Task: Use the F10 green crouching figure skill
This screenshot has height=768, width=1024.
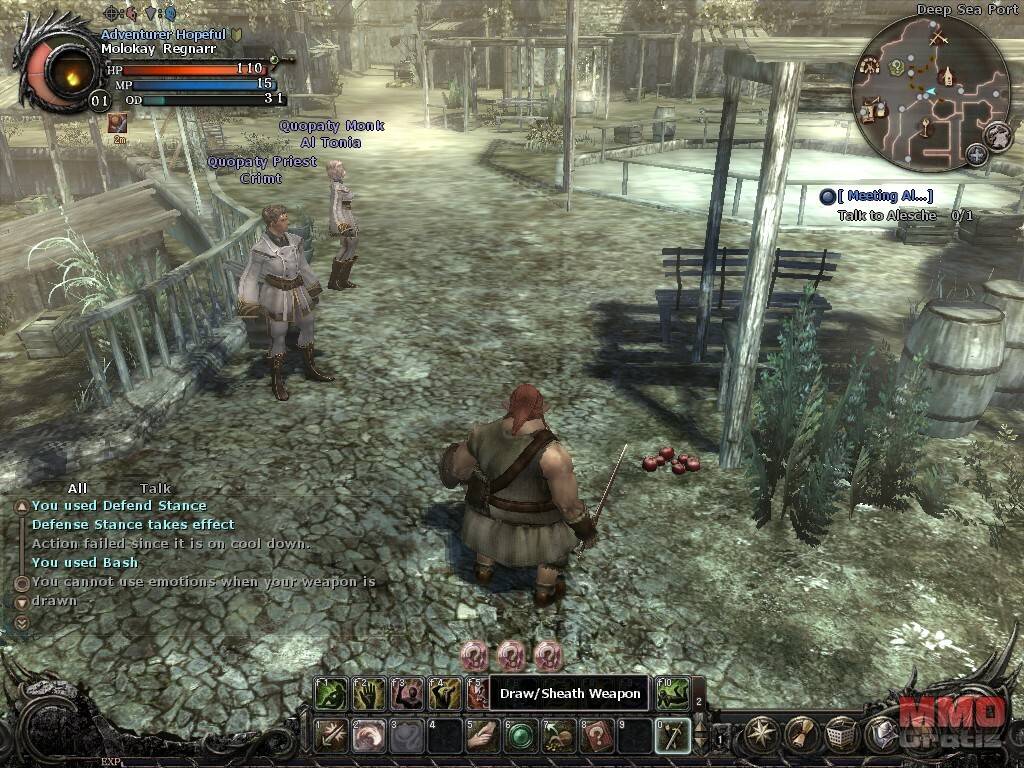Action: [x=673, y=693]
